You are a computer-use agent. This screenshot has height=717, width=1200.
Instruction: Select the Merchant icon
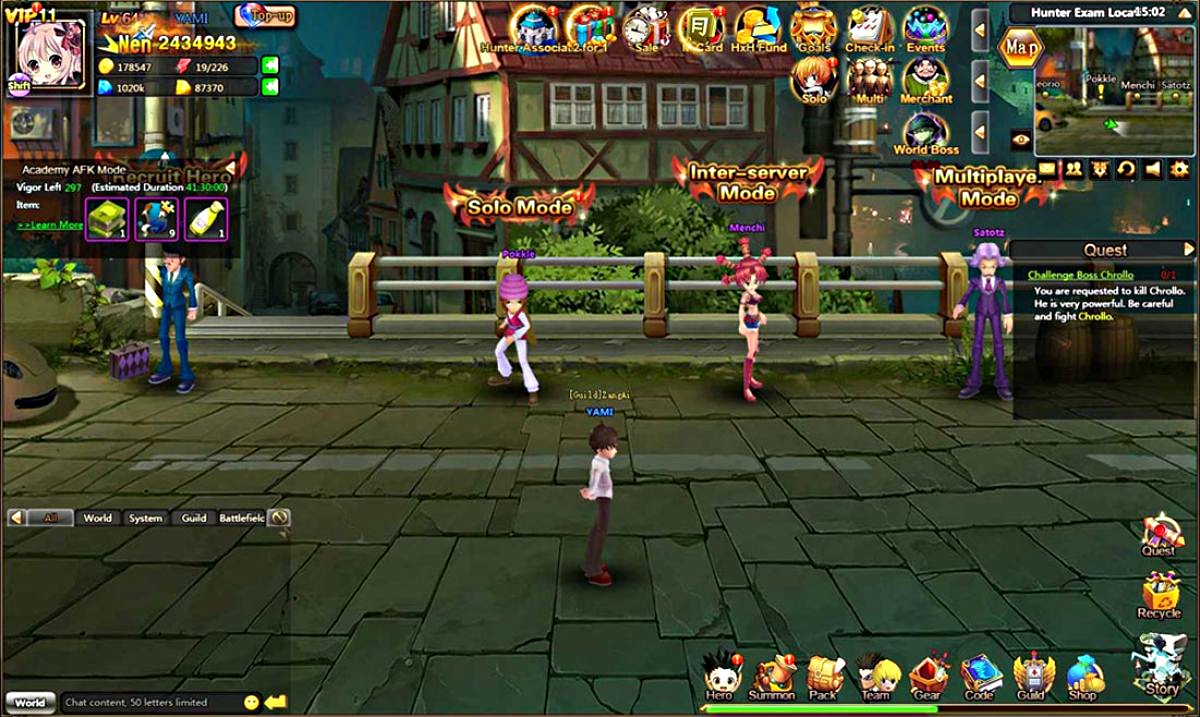[x=925, y=80]
